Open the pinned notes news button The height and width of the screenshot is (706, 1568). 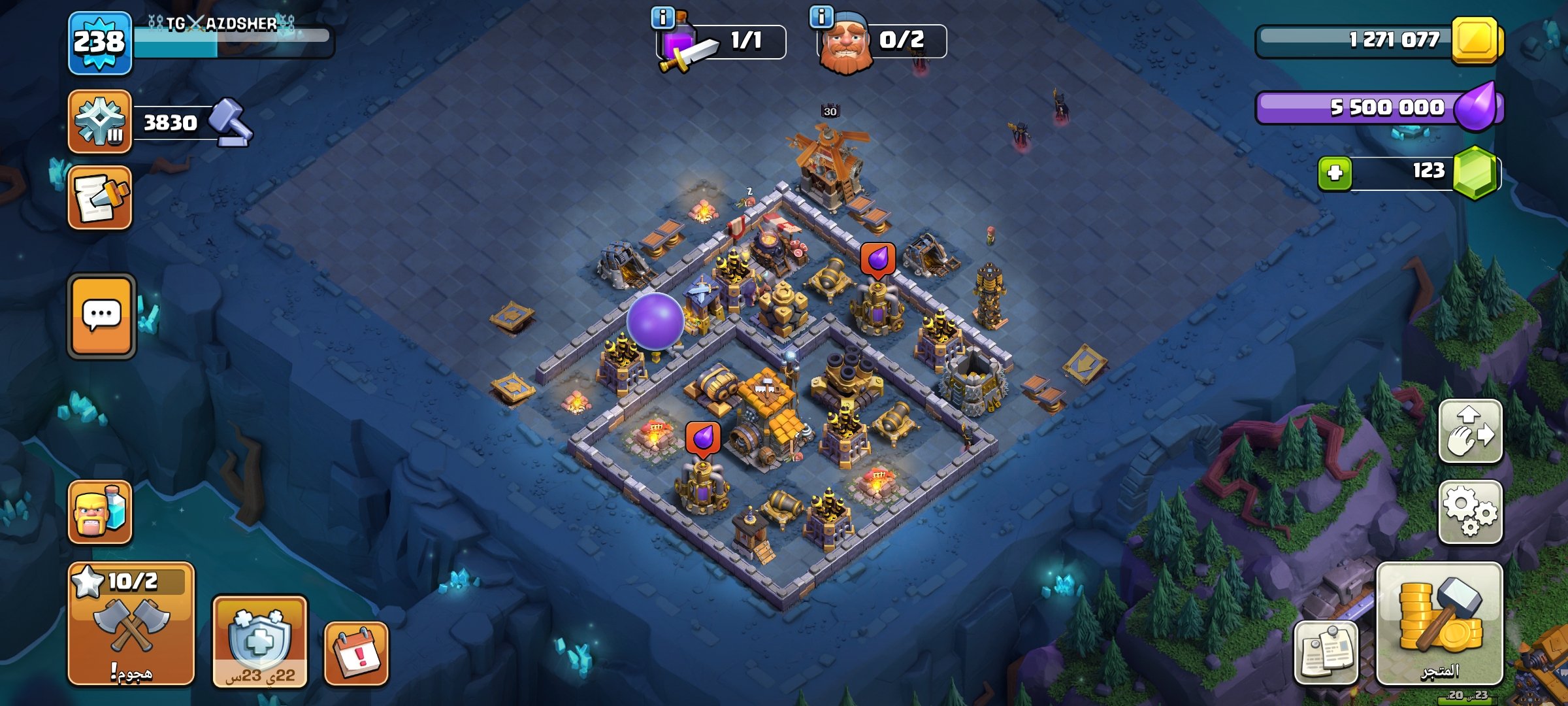[x=1326, y=652]
